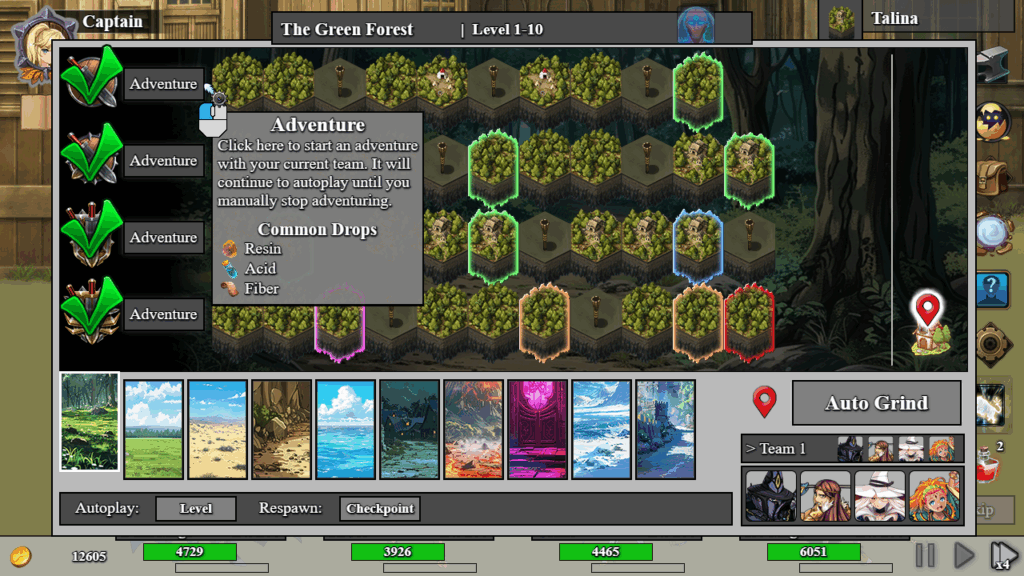Screen dimensions: 1024x576
Task: Change the Respawn Checkpoint setting
Action: click(380, 508)
